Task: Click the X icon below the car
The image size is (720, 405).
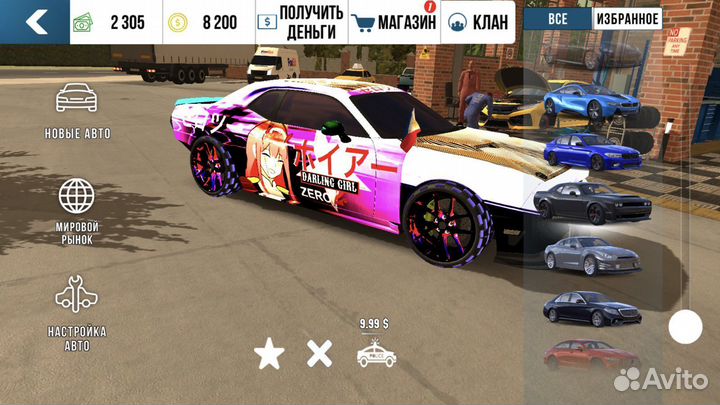Action: pos(318,352)
